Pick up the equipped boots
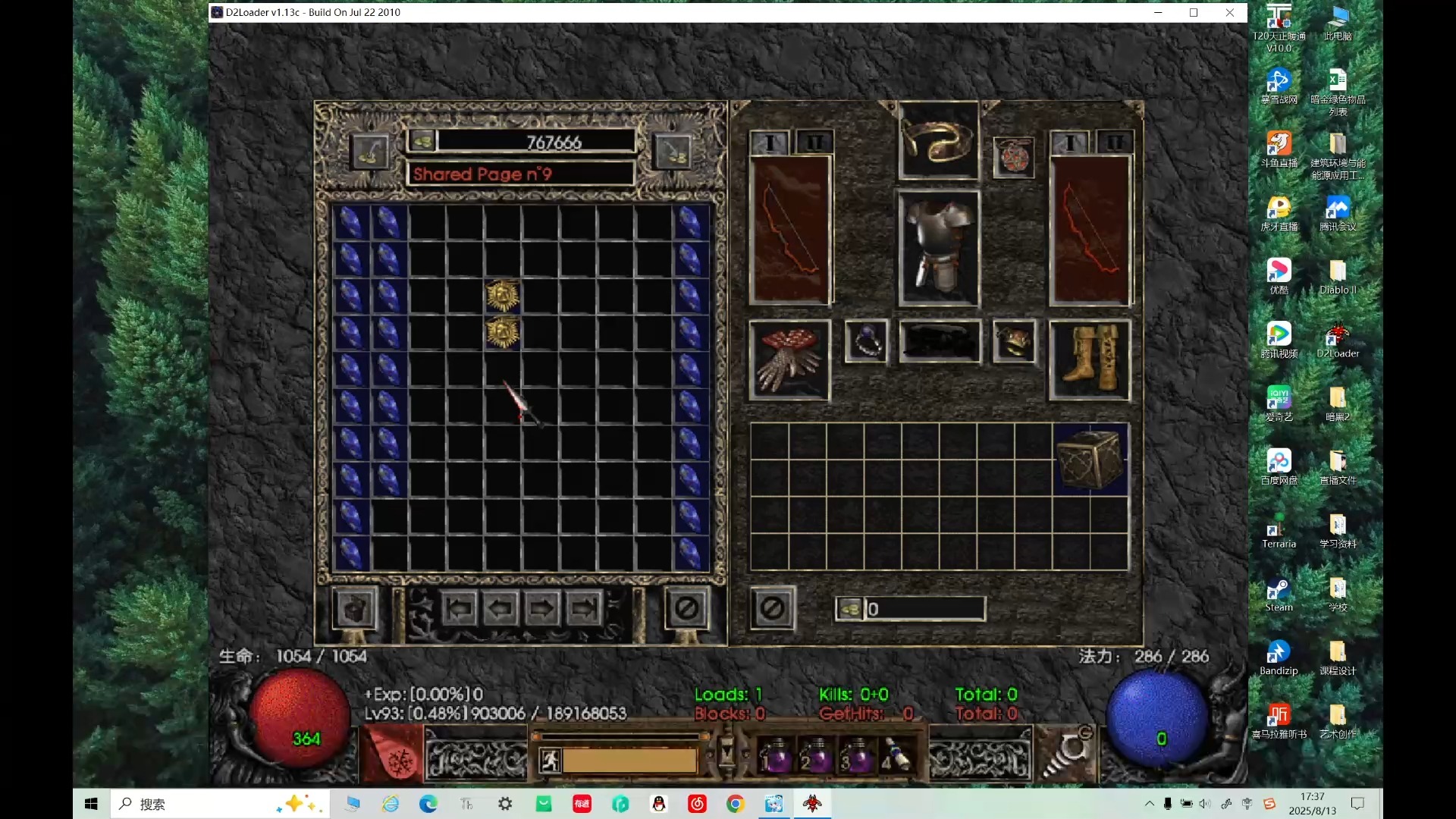Viewport: 1456px width, 819px height. click(1090, 359)
